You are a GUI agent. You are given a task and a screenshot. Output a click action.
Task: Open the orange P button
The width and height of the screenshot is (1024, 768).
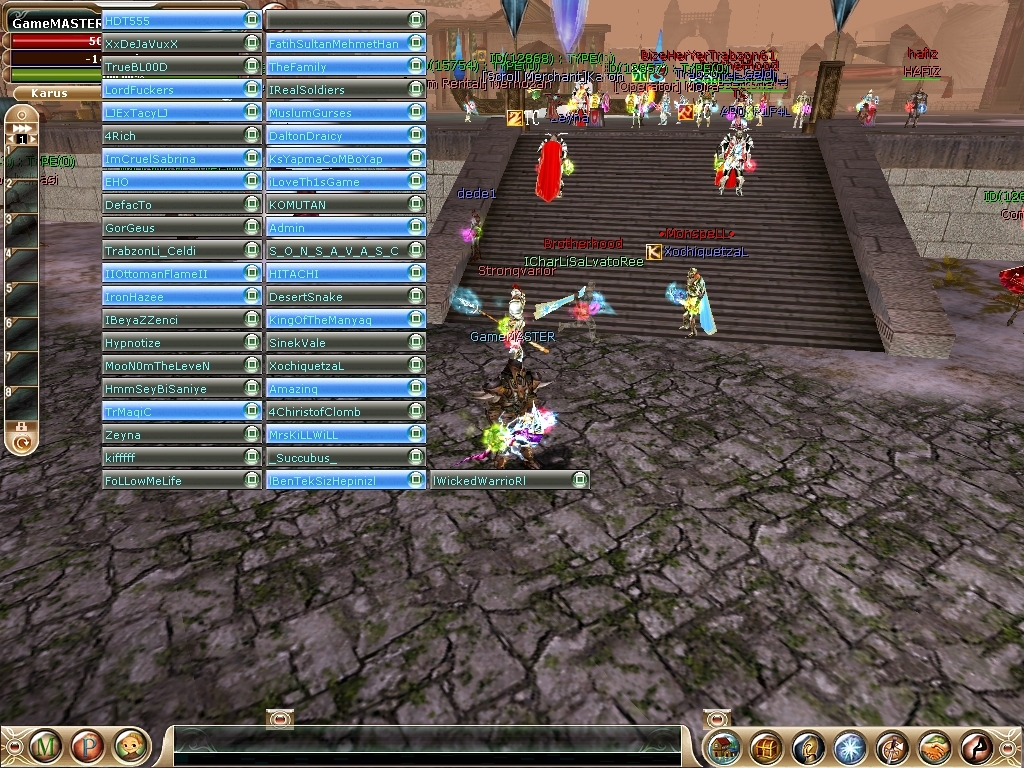coord(88,745)
